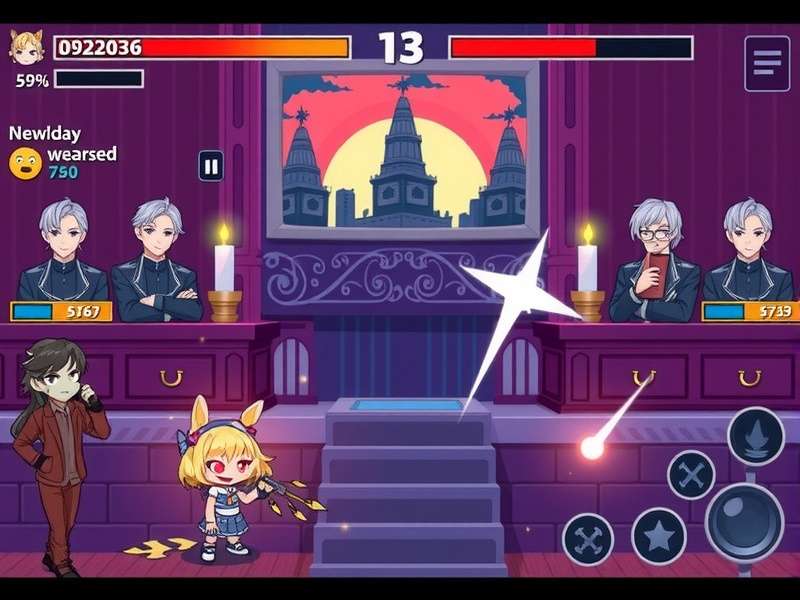
Task: Select the blonde fox-eared player portrait
Action: pyautogui.click(x=26, y=47)
